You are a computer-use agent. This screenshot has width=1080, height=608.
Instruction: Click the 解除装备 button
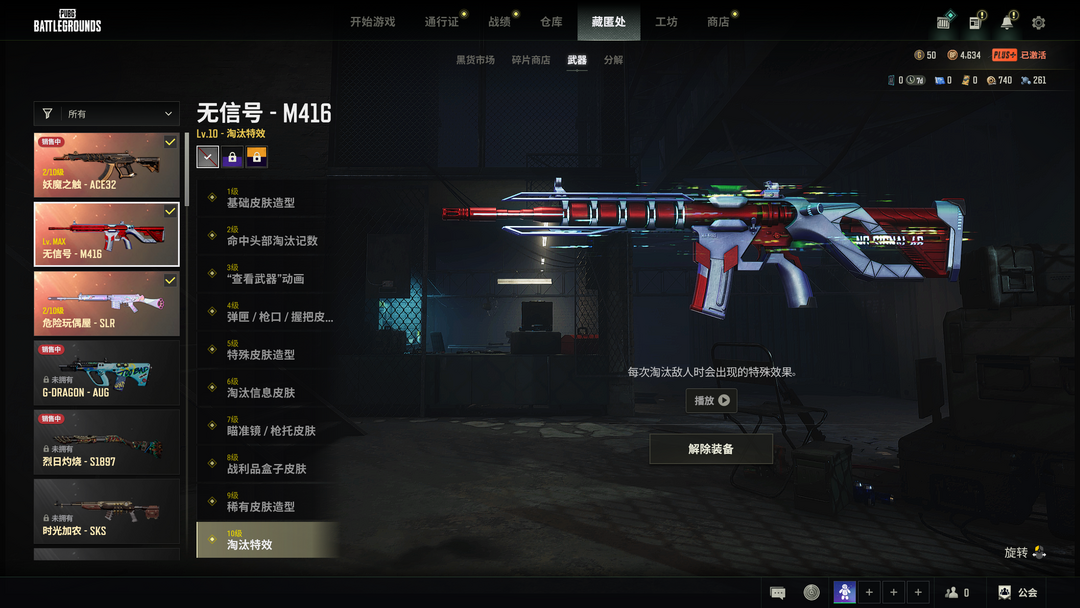pos(711,449)
